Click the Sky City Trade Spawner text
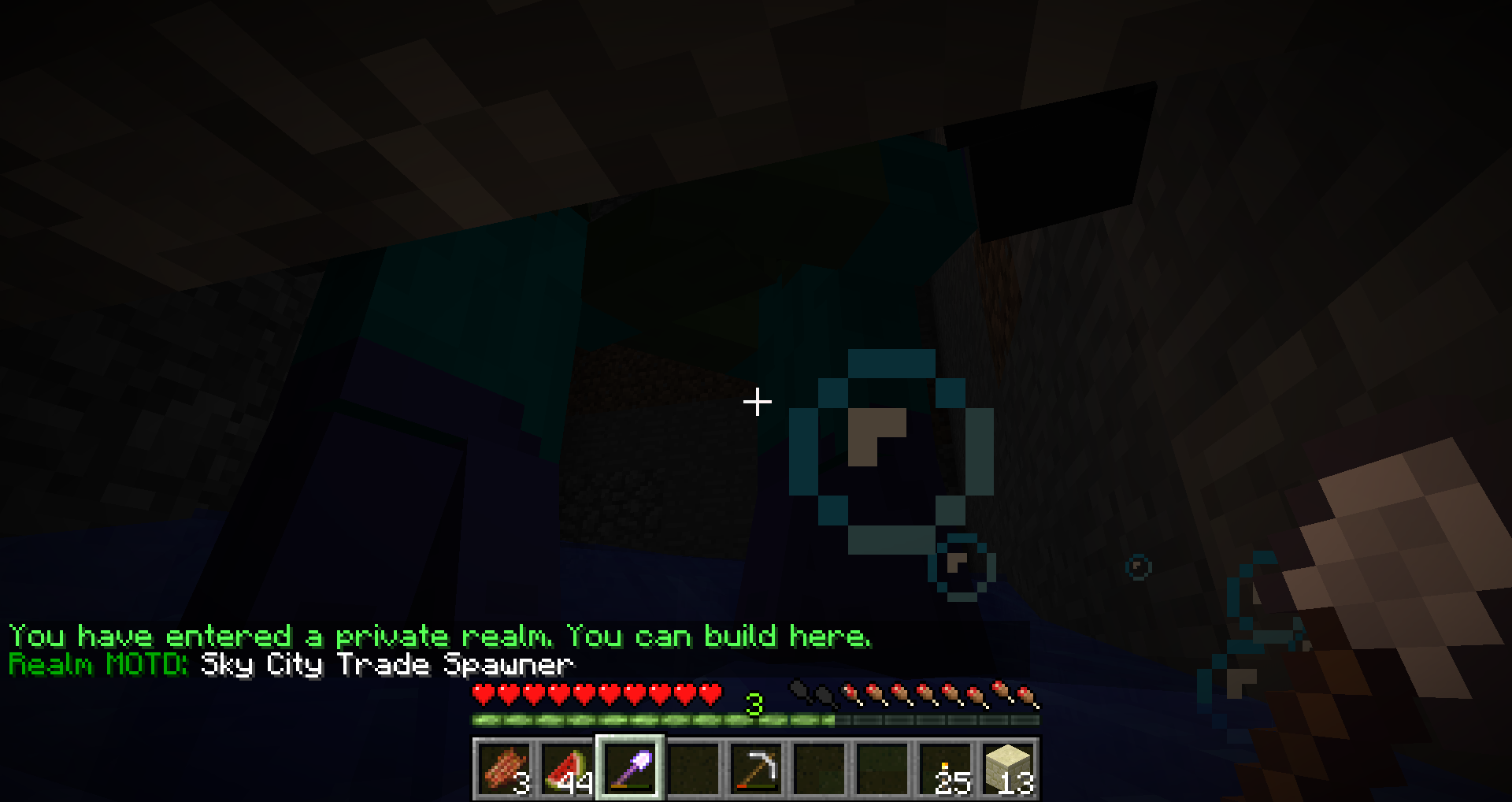Image resolution: width=1512 pixels, height=802 pixels. 386,665
